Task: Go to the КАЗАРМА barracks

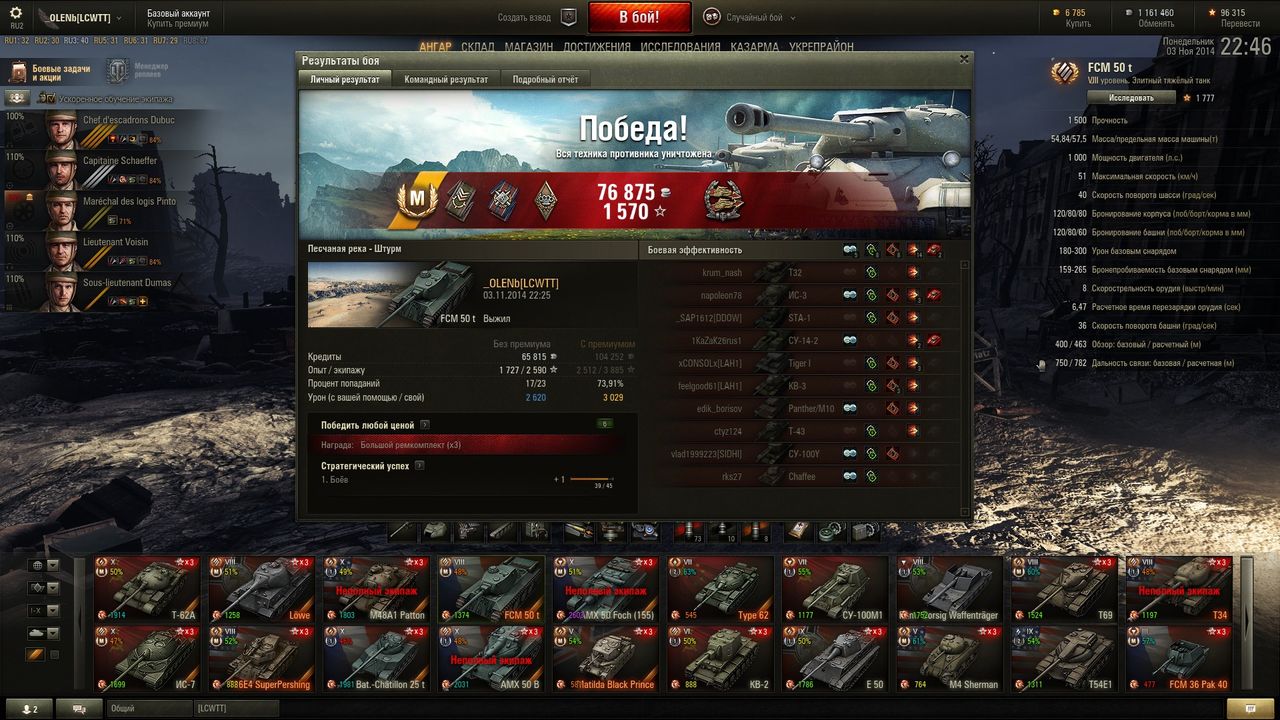Action: pos(755,47)
